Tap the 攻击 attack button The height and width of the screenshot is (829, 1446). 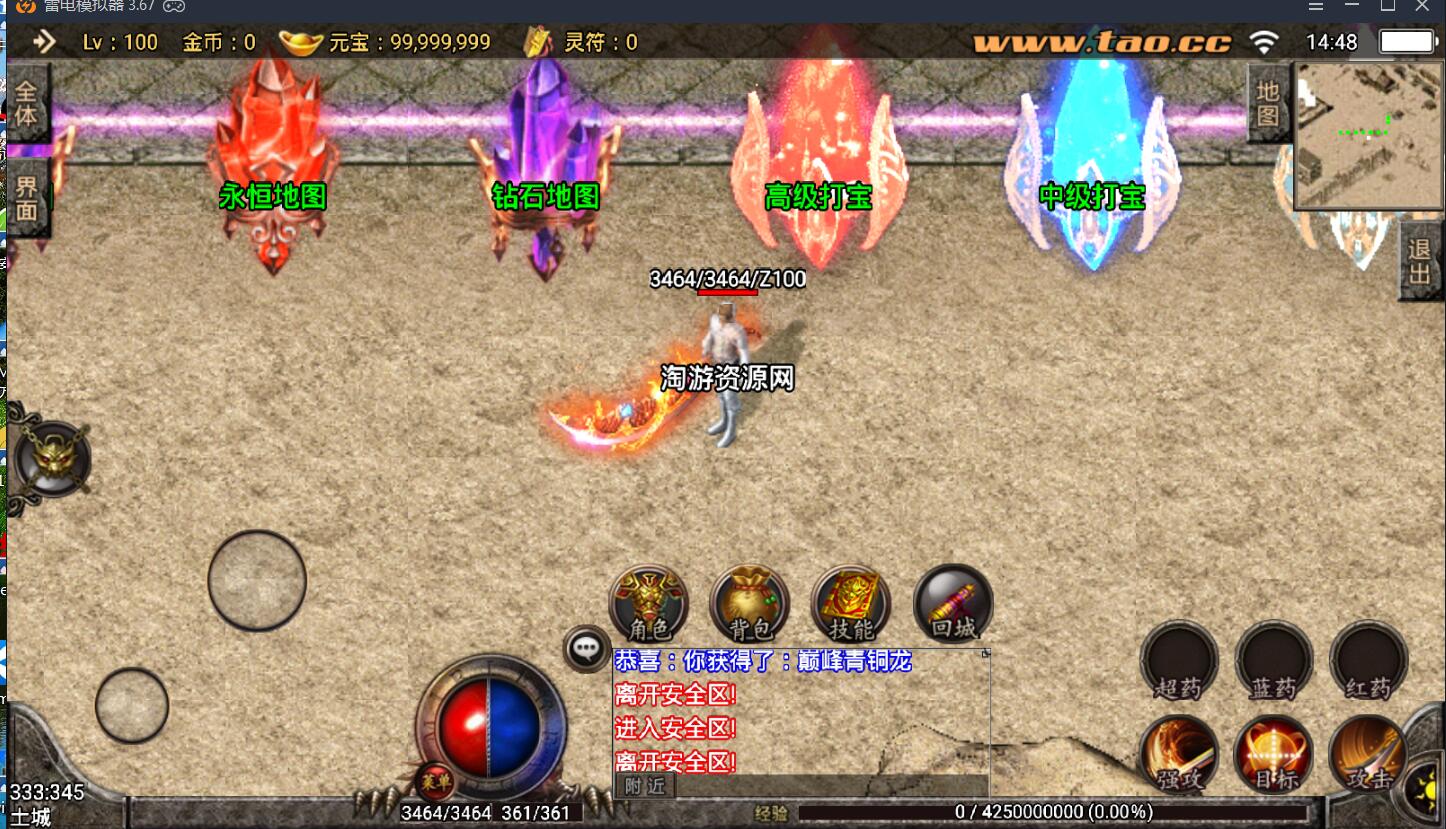coord(1368,755)
